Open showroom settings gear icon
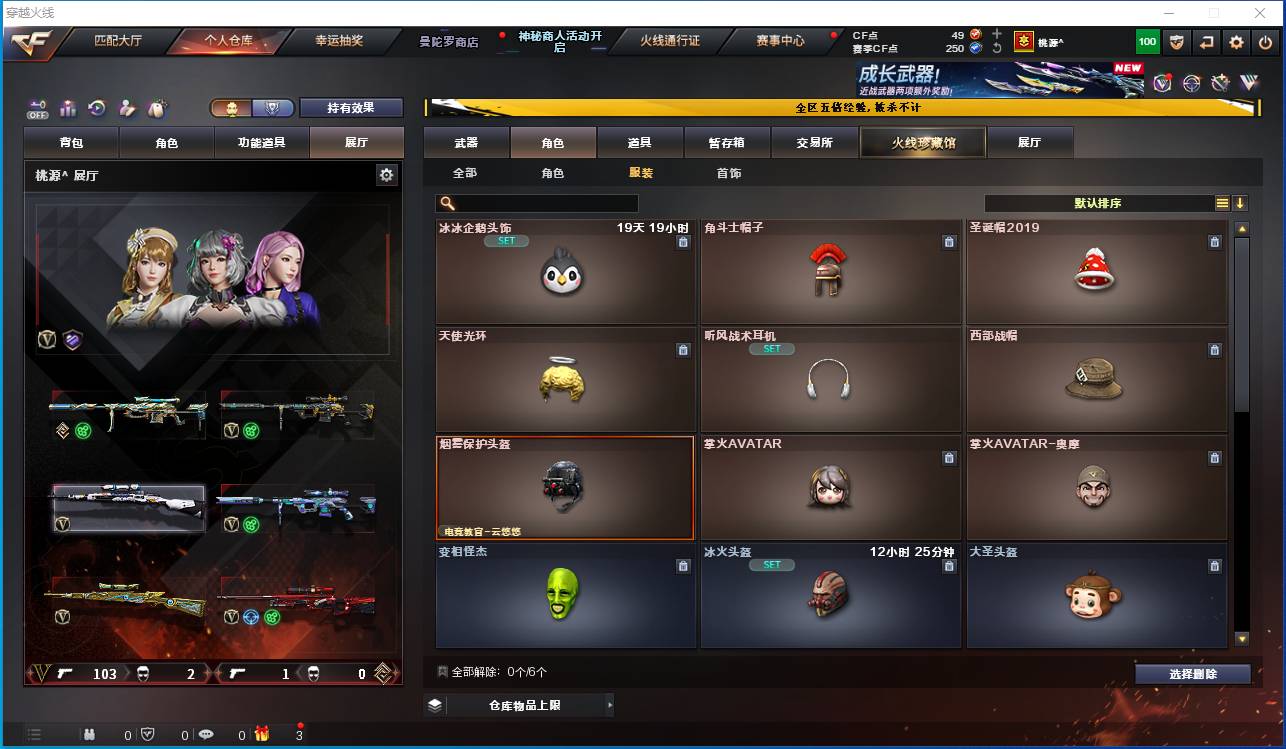Viewport: 1286px width, 749px height. point(387,175)
